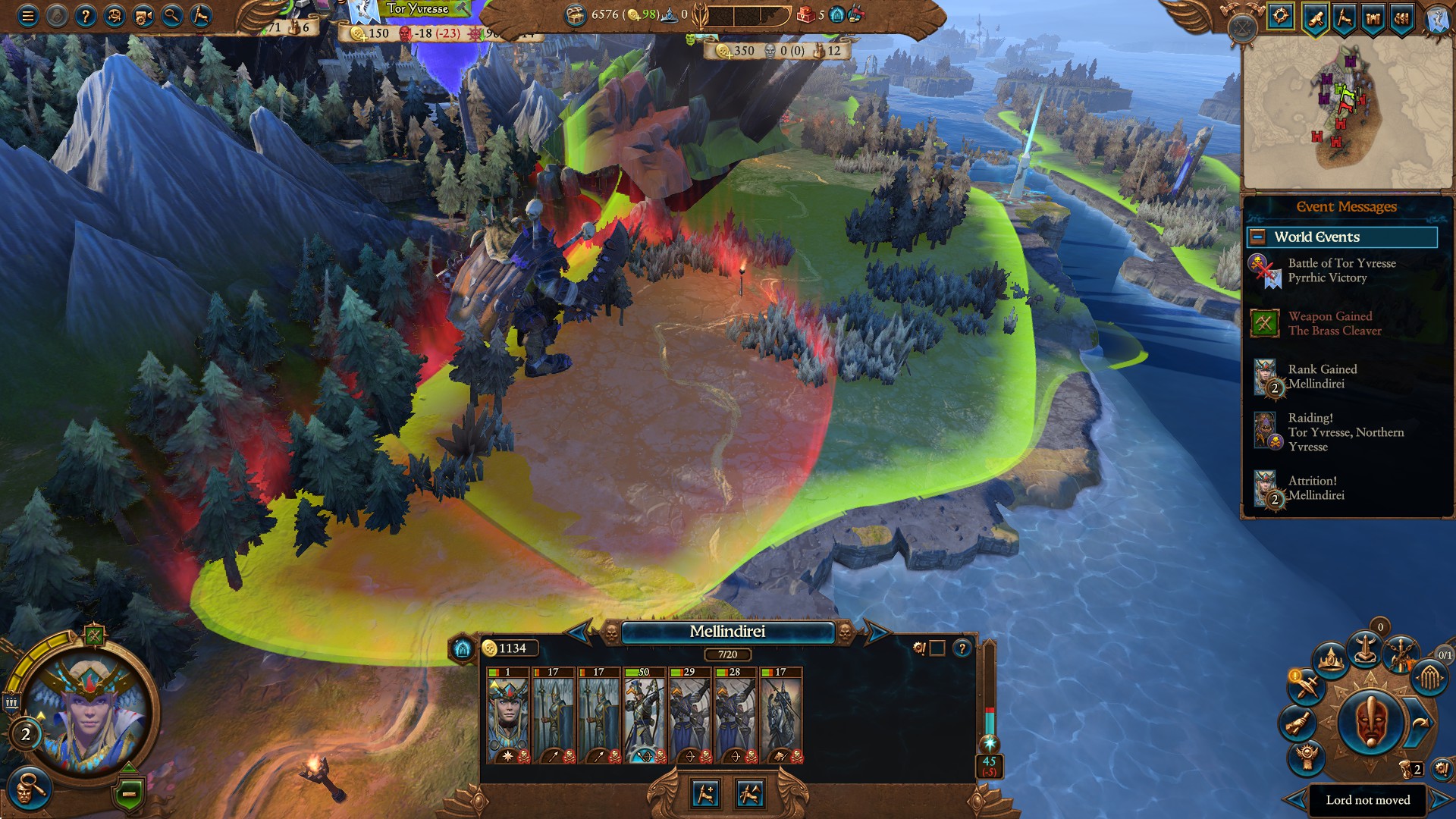
Task: Select the crossed-daggers ambush stance in the radial
Action: [1306, 687]
